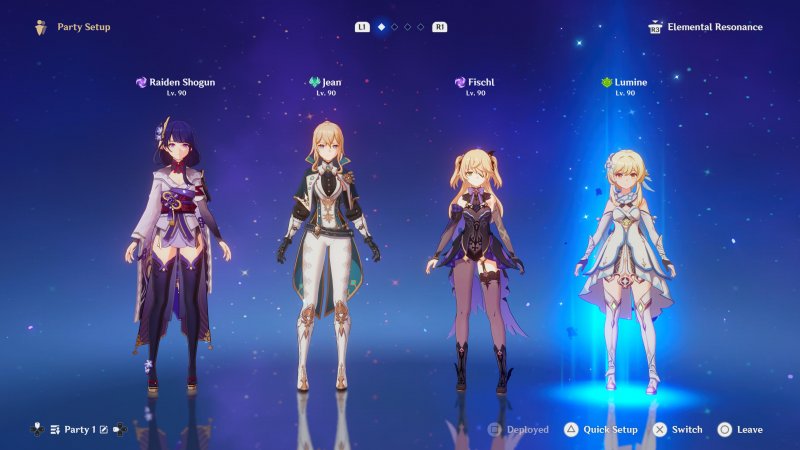The height and width of the screenshot is (450, 800).
Task: Leave the Party Setup screen
Action: (740, 430)
